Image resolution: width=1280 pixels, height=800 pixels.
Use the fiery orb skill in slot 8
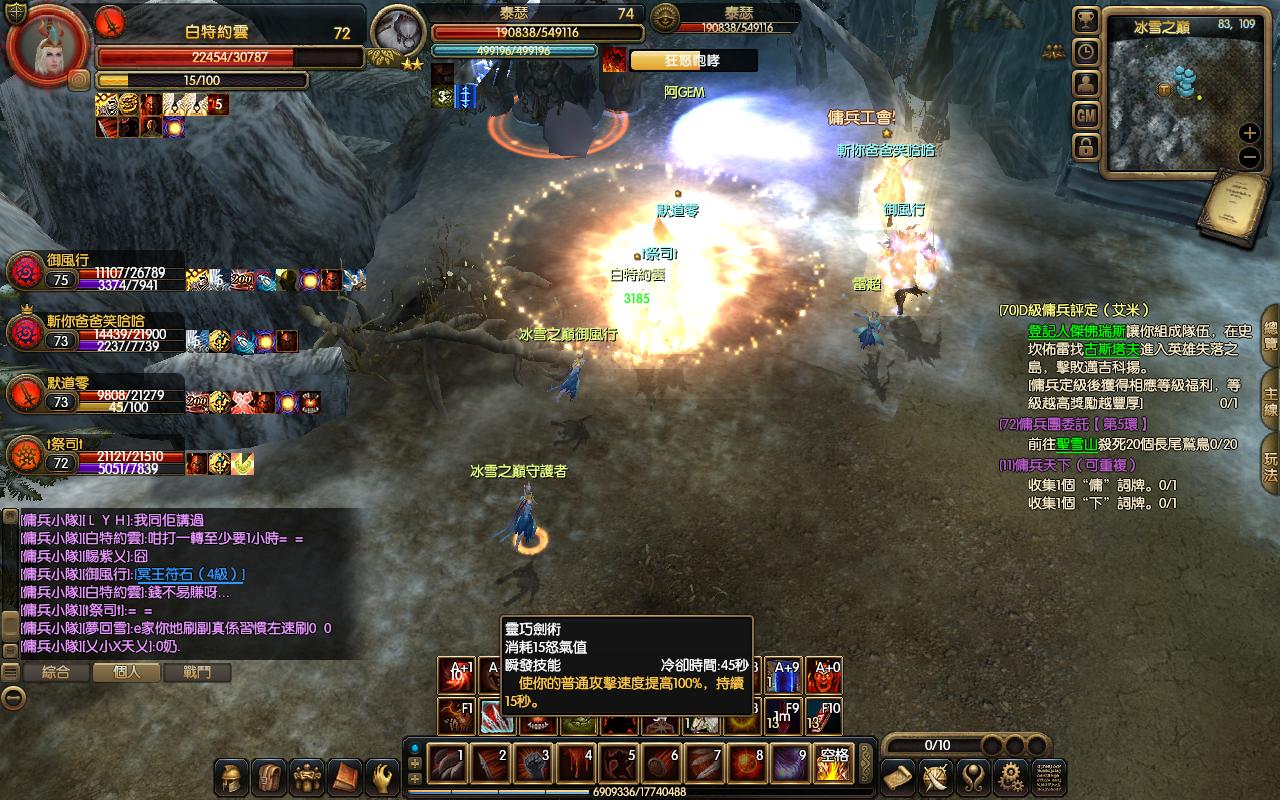(746, 764)
